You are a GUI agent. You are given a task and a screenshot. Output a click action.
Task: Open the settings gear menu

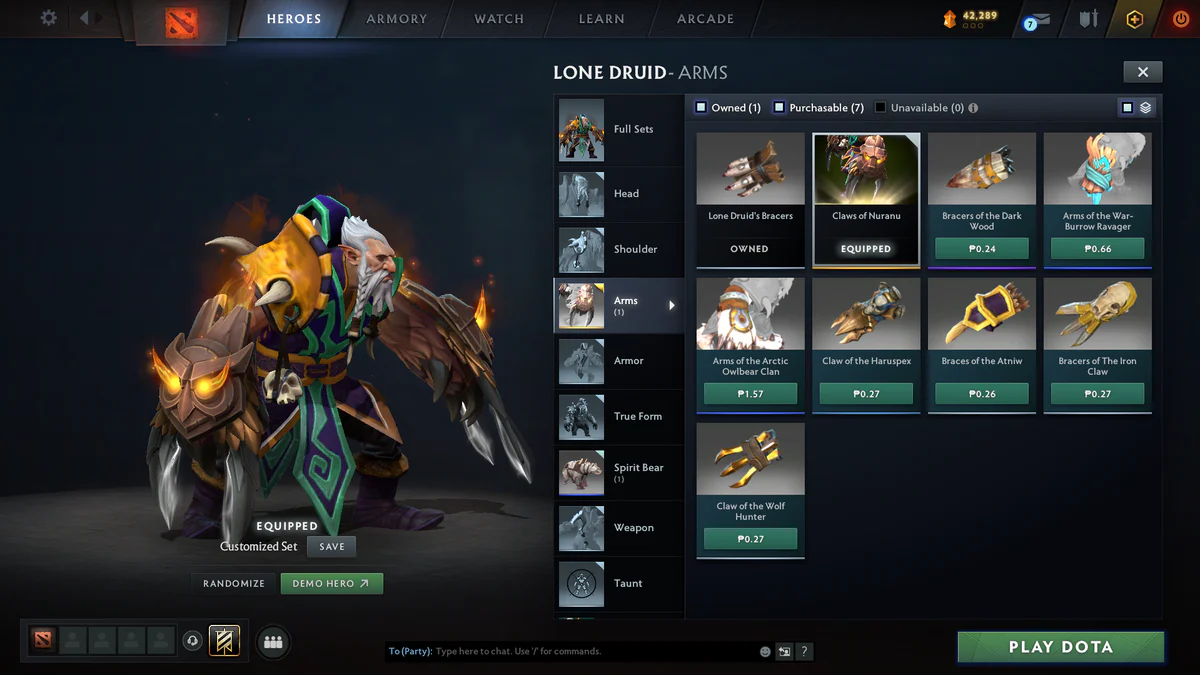(x=48, y=18)
